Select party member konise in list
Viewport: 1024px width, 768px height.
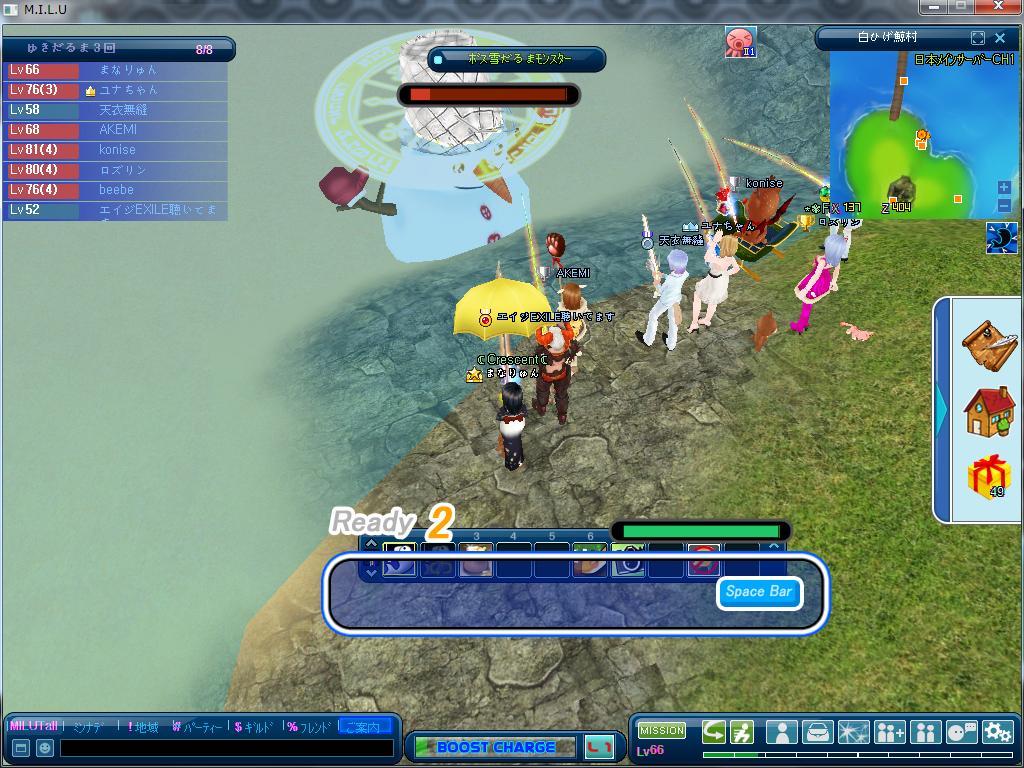(x=116, y=150)
